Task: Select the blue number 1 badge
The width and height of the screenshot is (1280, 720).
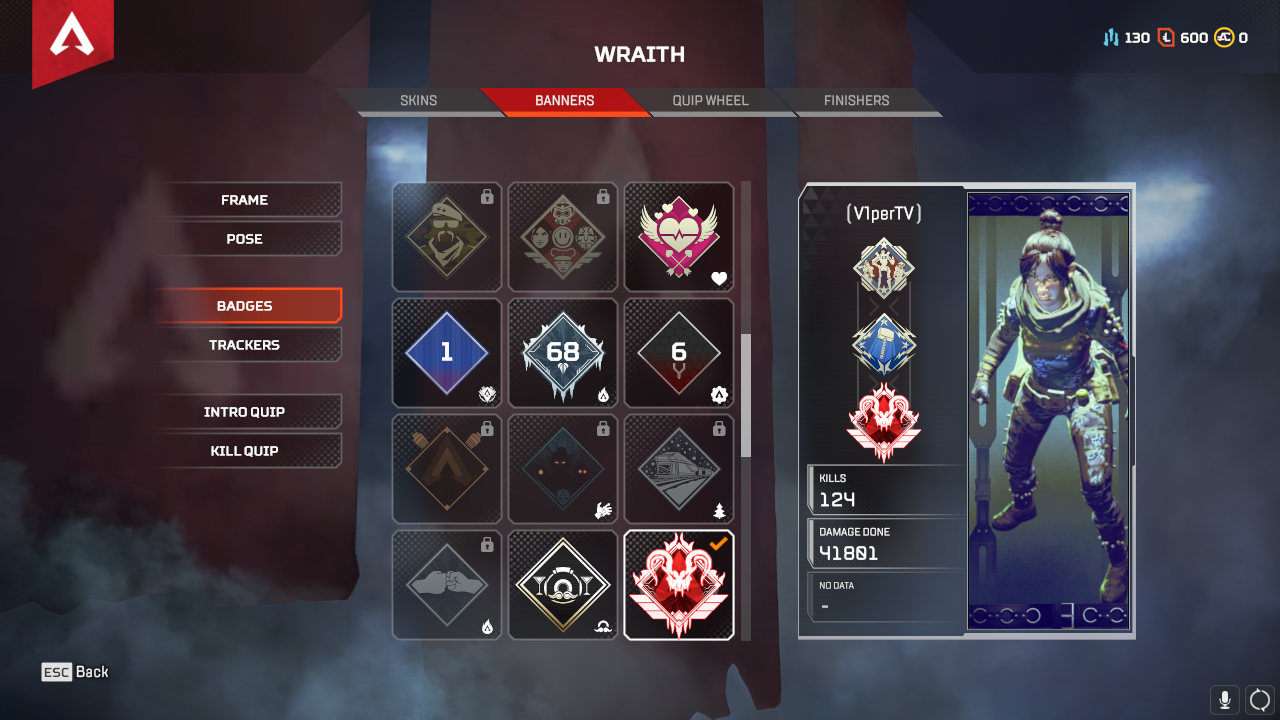Action: pos(446,352)
